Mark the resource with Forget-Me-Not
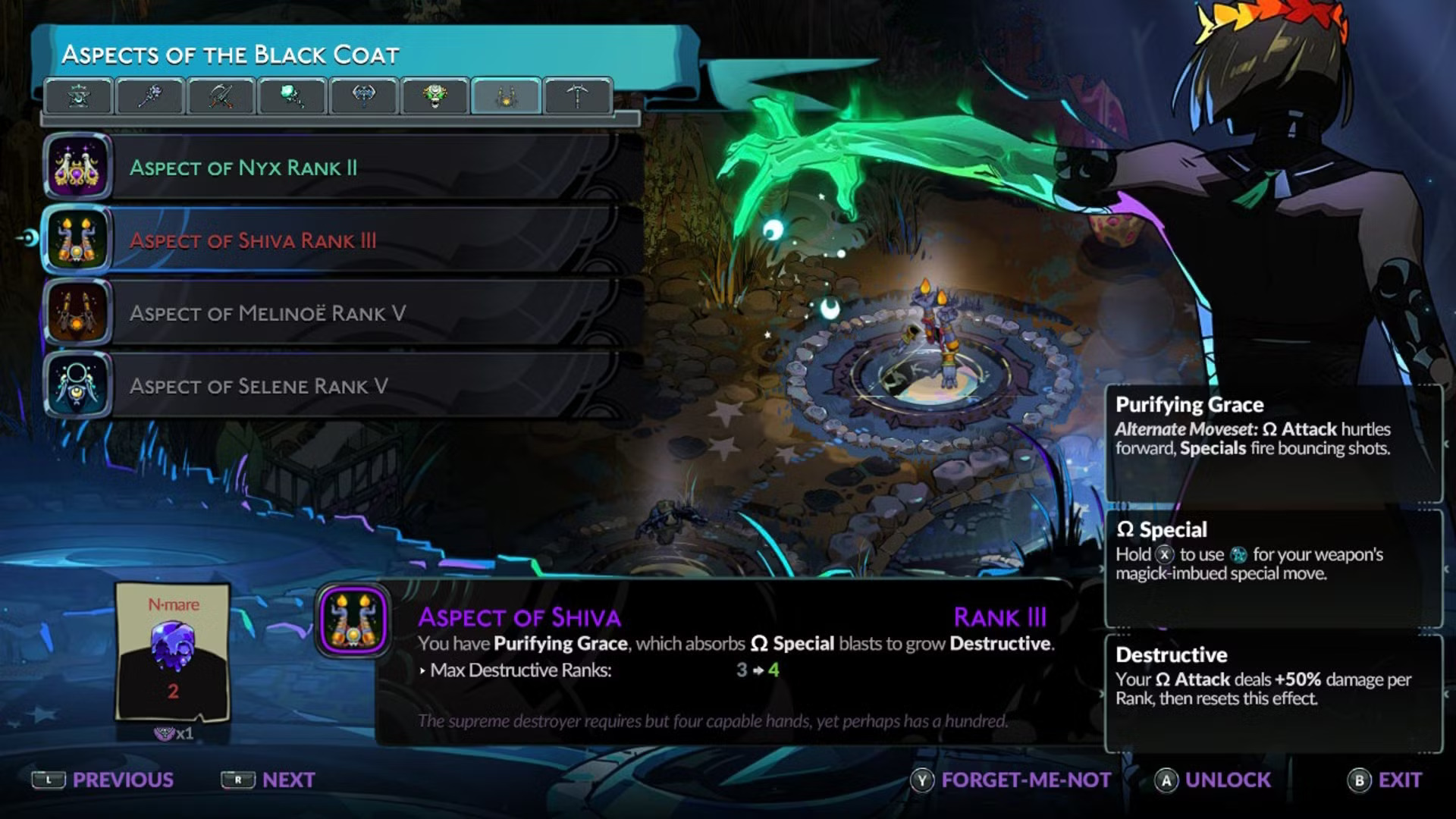 (1012, 780)
